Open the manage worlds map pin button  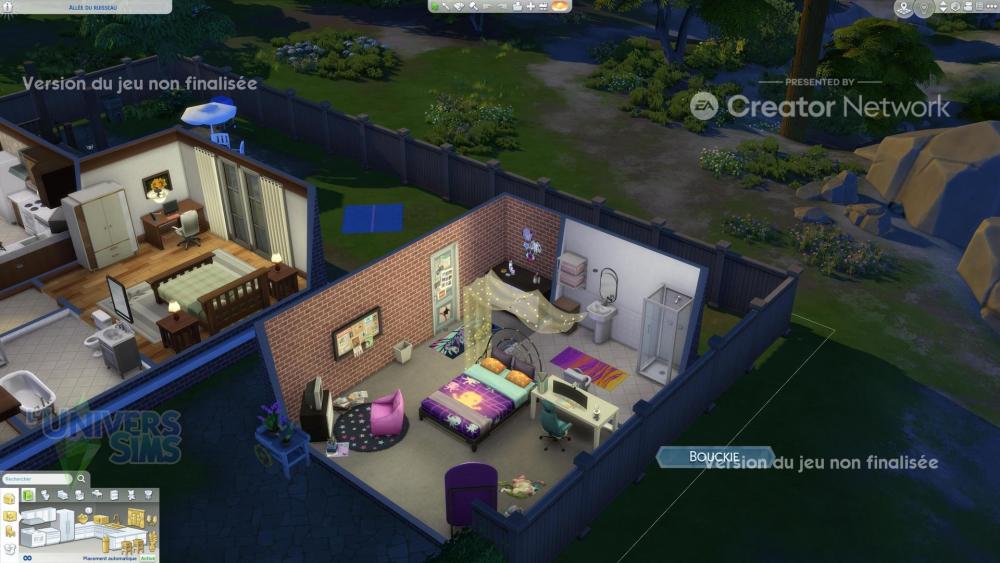tap(904, 9)
